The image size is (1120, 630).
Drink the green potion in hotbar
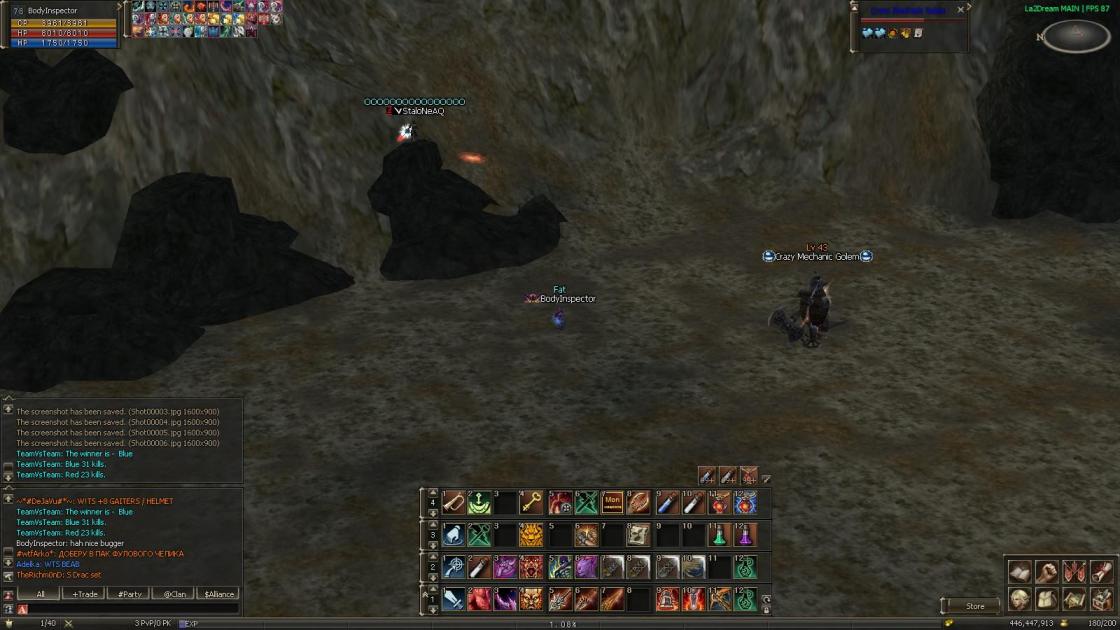click(x=719, y=535)
